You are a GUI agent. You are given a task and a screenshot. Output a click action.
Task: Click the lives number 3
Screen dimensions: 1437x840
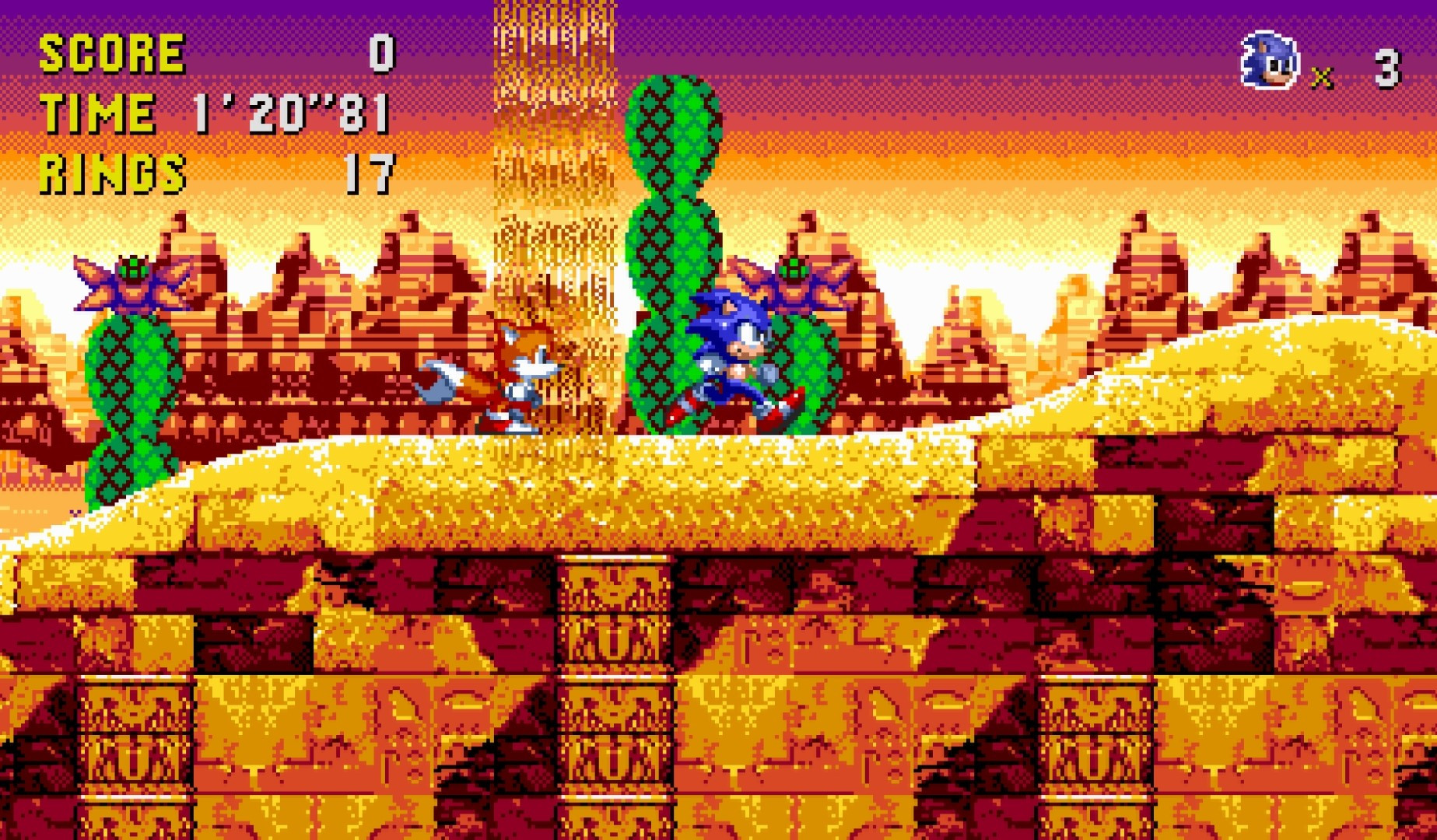tap(1386, 66)
